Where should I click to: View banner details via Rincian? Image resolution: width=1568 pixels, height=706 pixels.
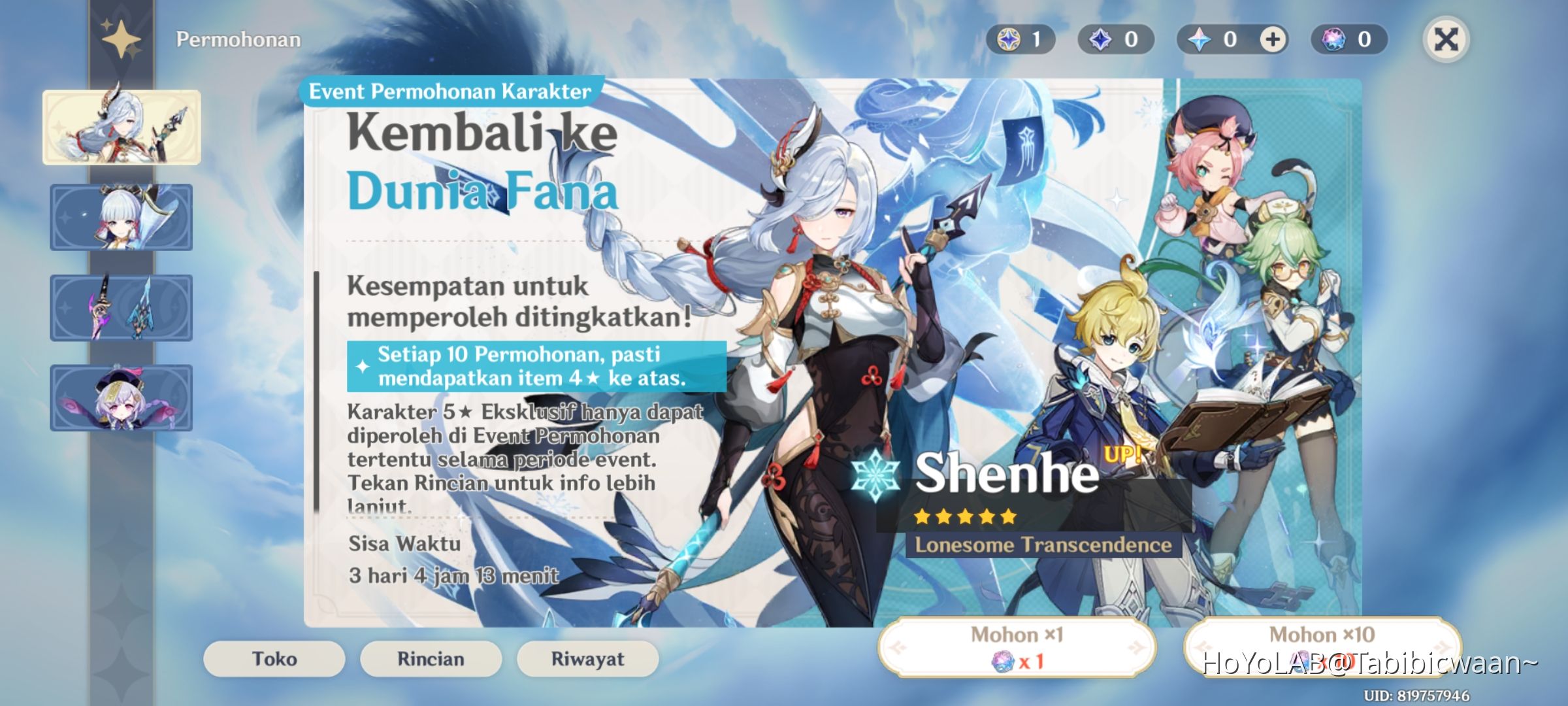[x=431, y=659]
